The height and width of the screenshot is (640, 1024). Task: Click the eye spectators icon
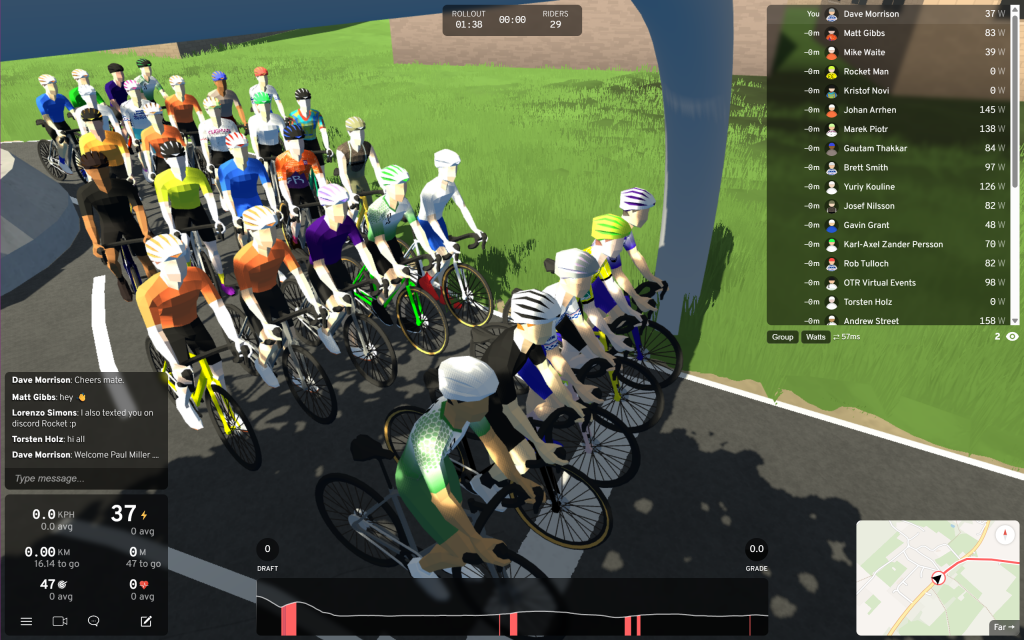tap(1012, 337)
